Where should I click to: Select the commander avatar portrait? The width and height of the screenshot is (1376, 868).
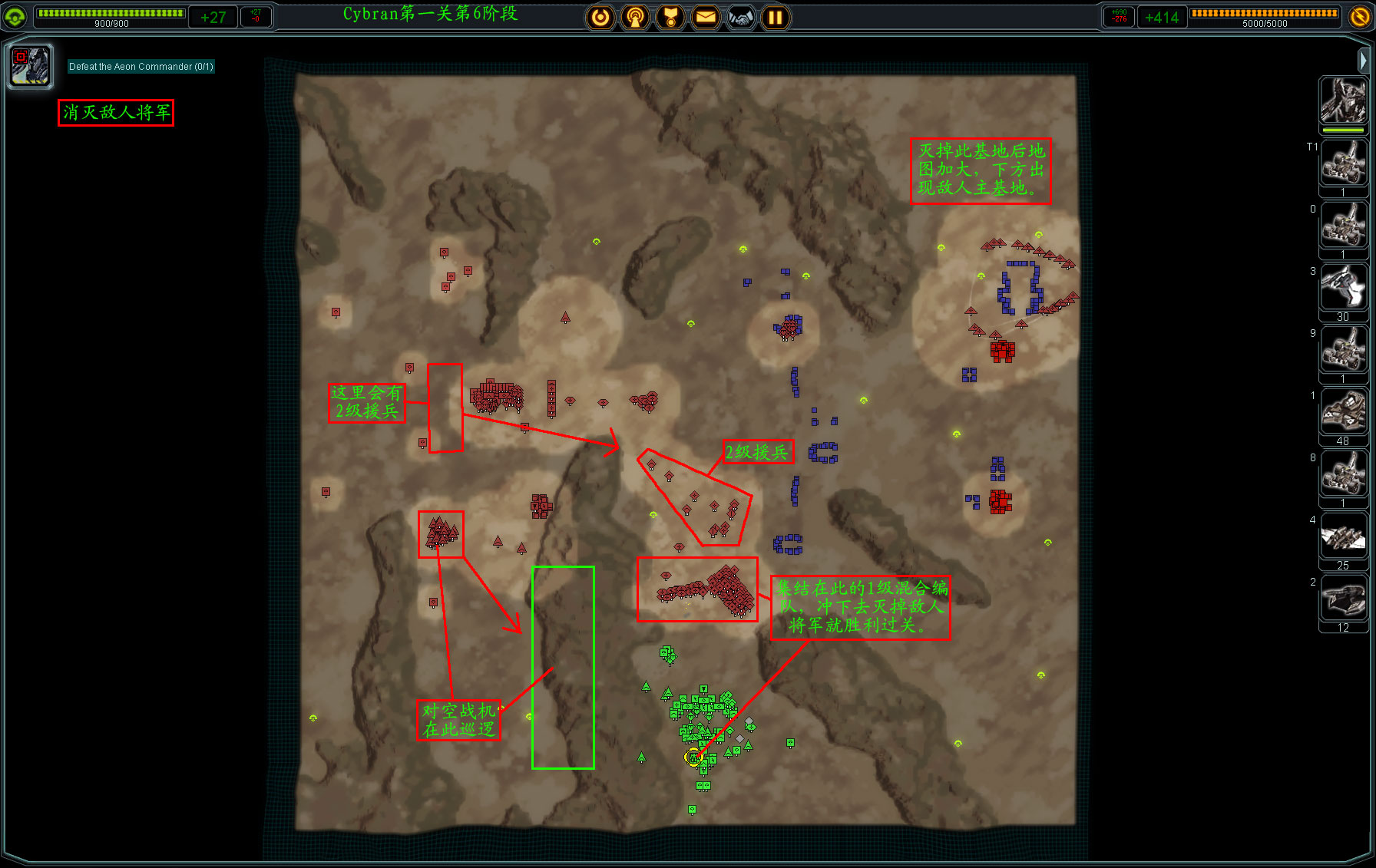pos(1343,101)
